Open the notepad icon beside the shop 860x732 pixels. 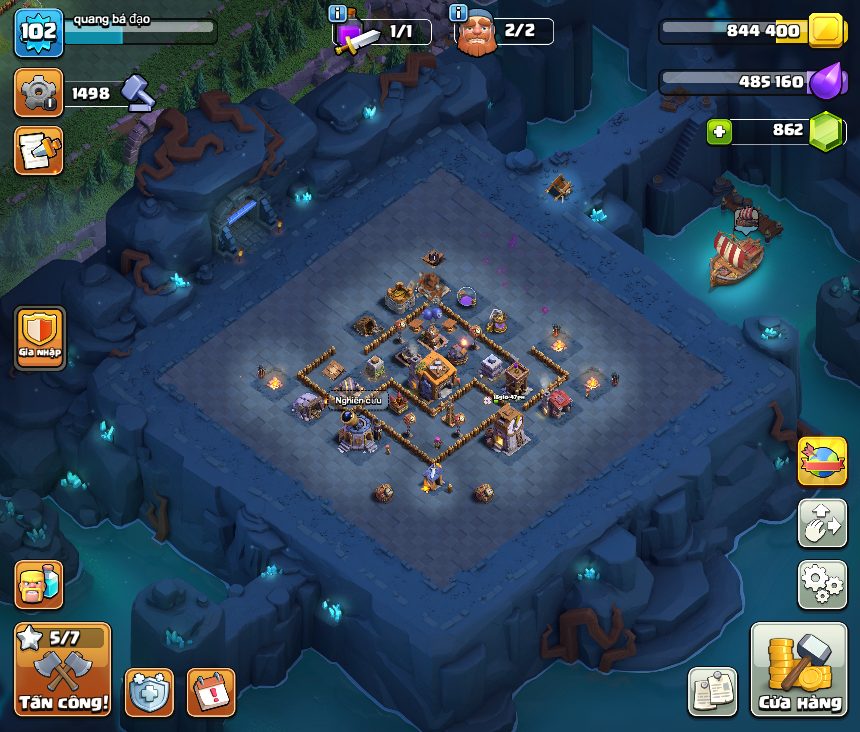pos(713,692)
